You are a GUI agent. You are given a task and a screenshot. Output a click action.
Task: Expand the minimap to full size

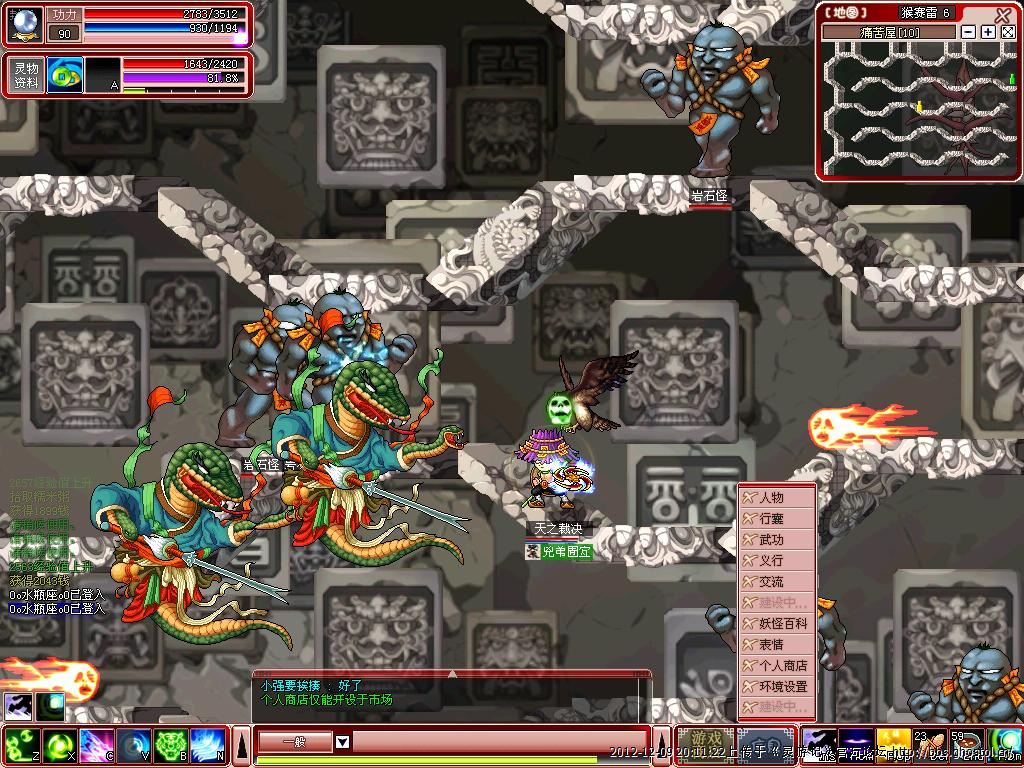(x=1007, y=32)
